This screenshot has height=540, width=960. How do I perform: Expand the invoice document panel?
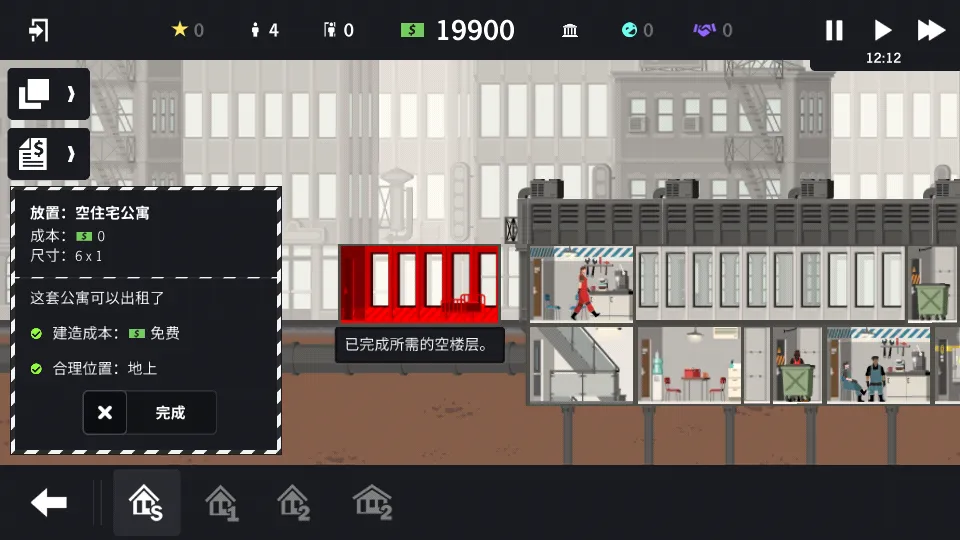48,154
